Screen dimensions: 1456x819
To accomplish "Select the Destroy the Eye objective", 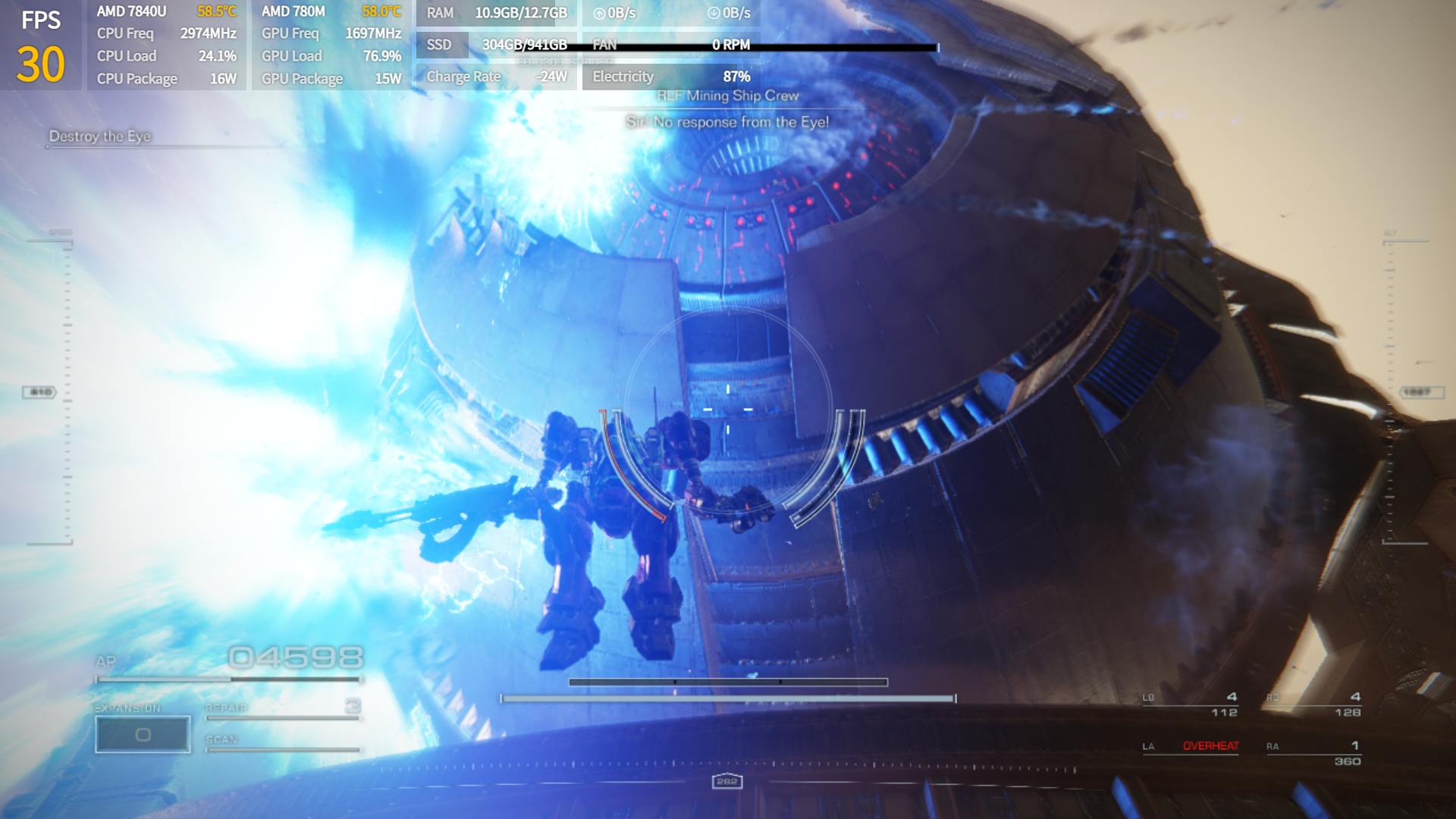I will tap(100, 136).
